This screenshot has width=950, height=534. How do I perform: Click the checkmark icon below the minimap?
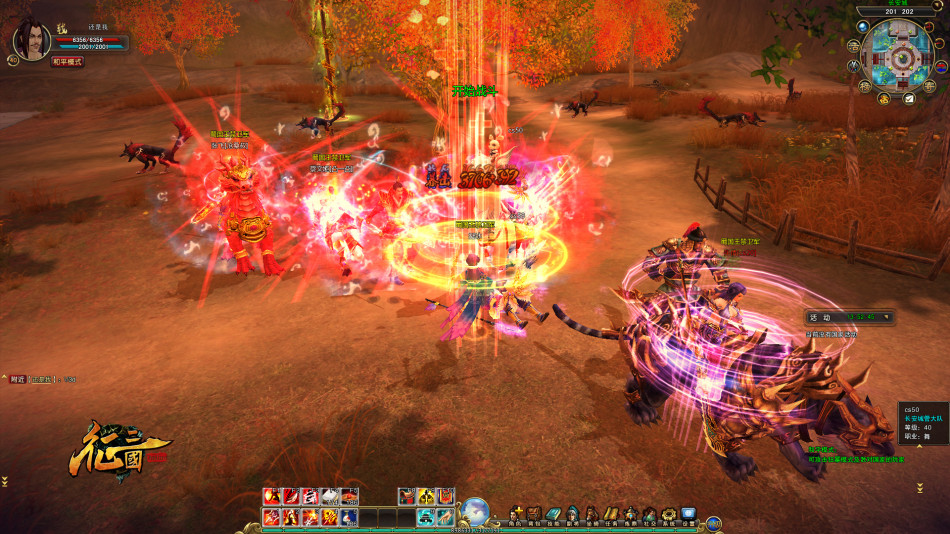coord(910,99)
